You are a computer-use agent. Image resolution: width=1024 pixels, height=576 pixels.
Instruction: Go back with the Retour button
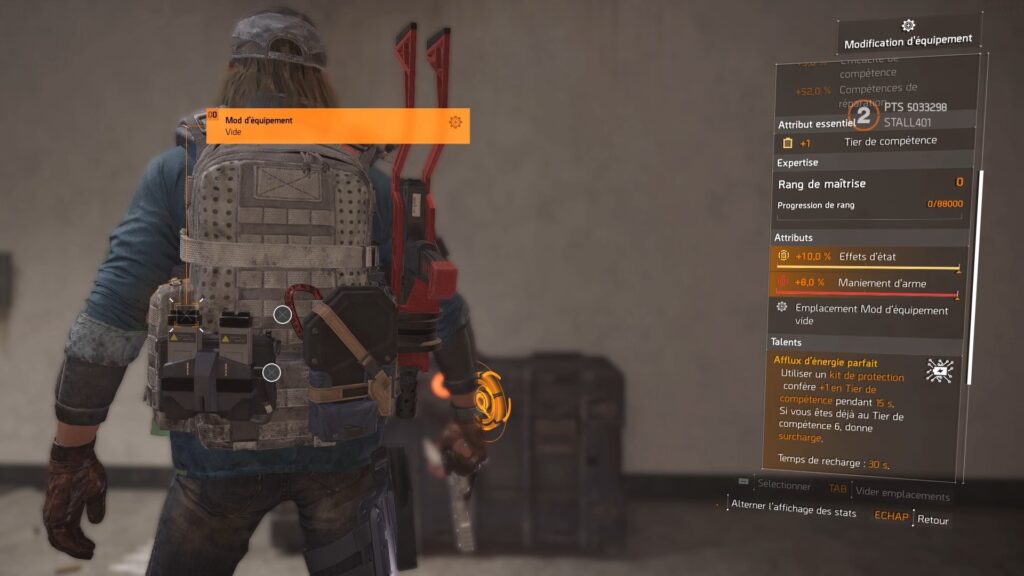coord(932,520)
